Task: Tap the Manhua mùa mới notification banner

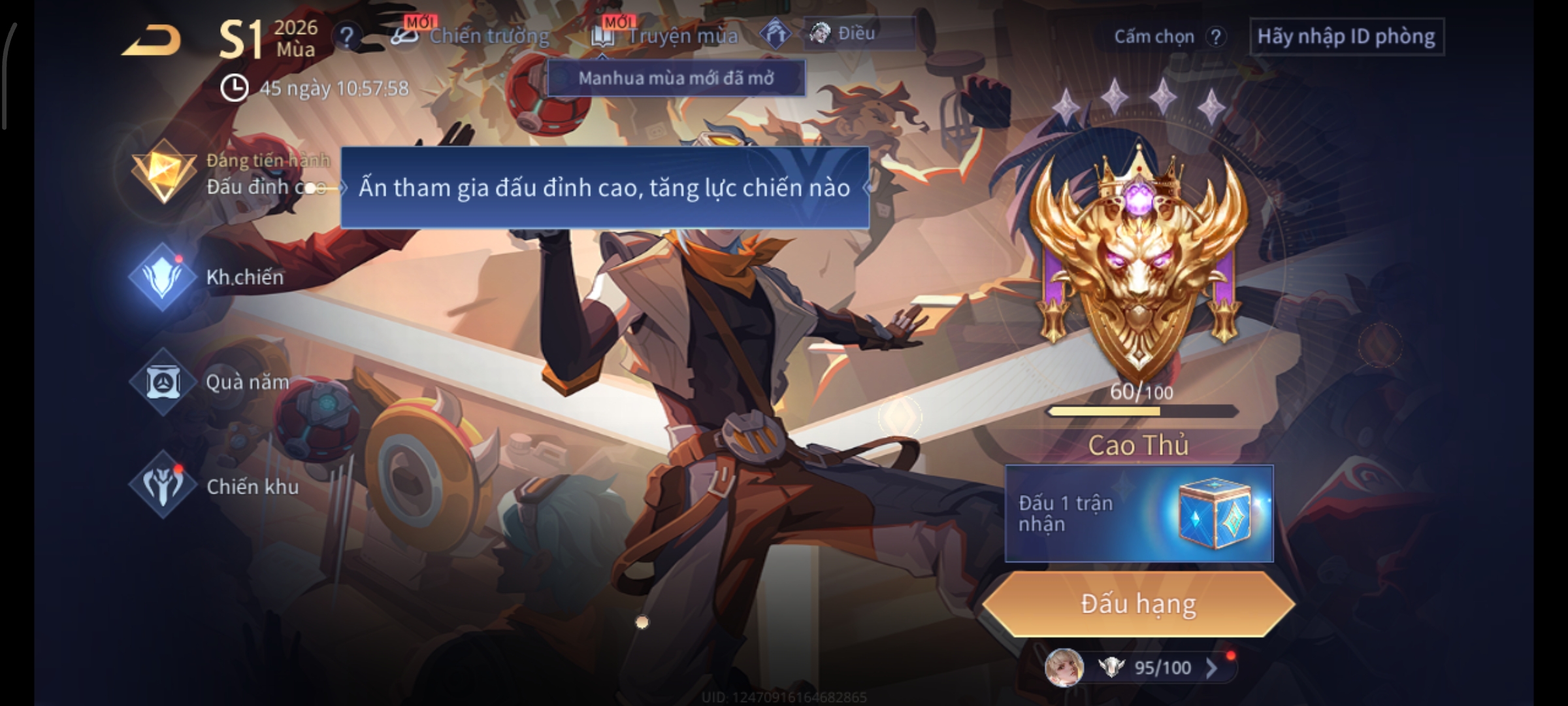Action: point(676,78)
